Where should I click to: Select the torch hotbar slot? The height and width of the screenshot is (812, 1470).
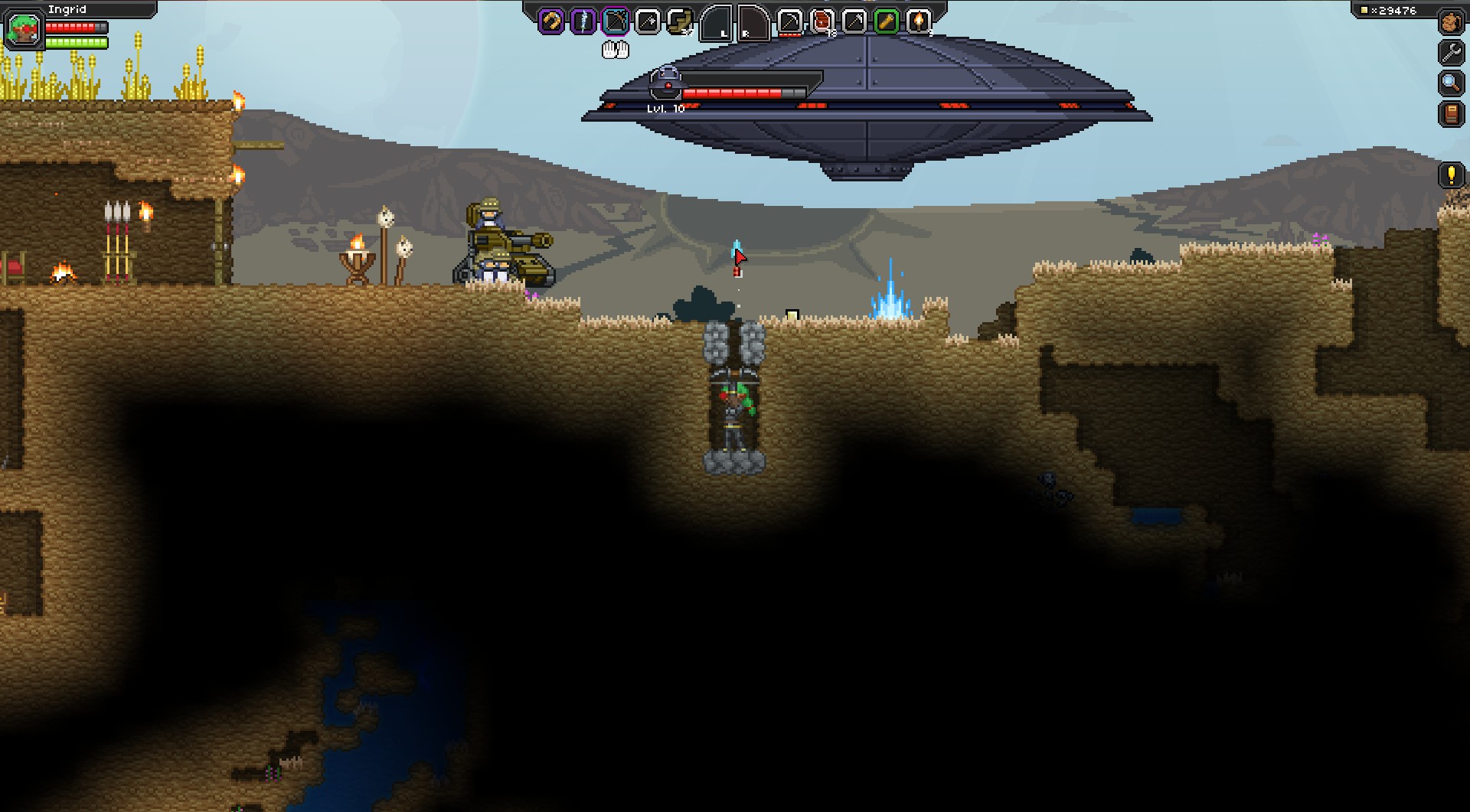[x=919, y=21]
